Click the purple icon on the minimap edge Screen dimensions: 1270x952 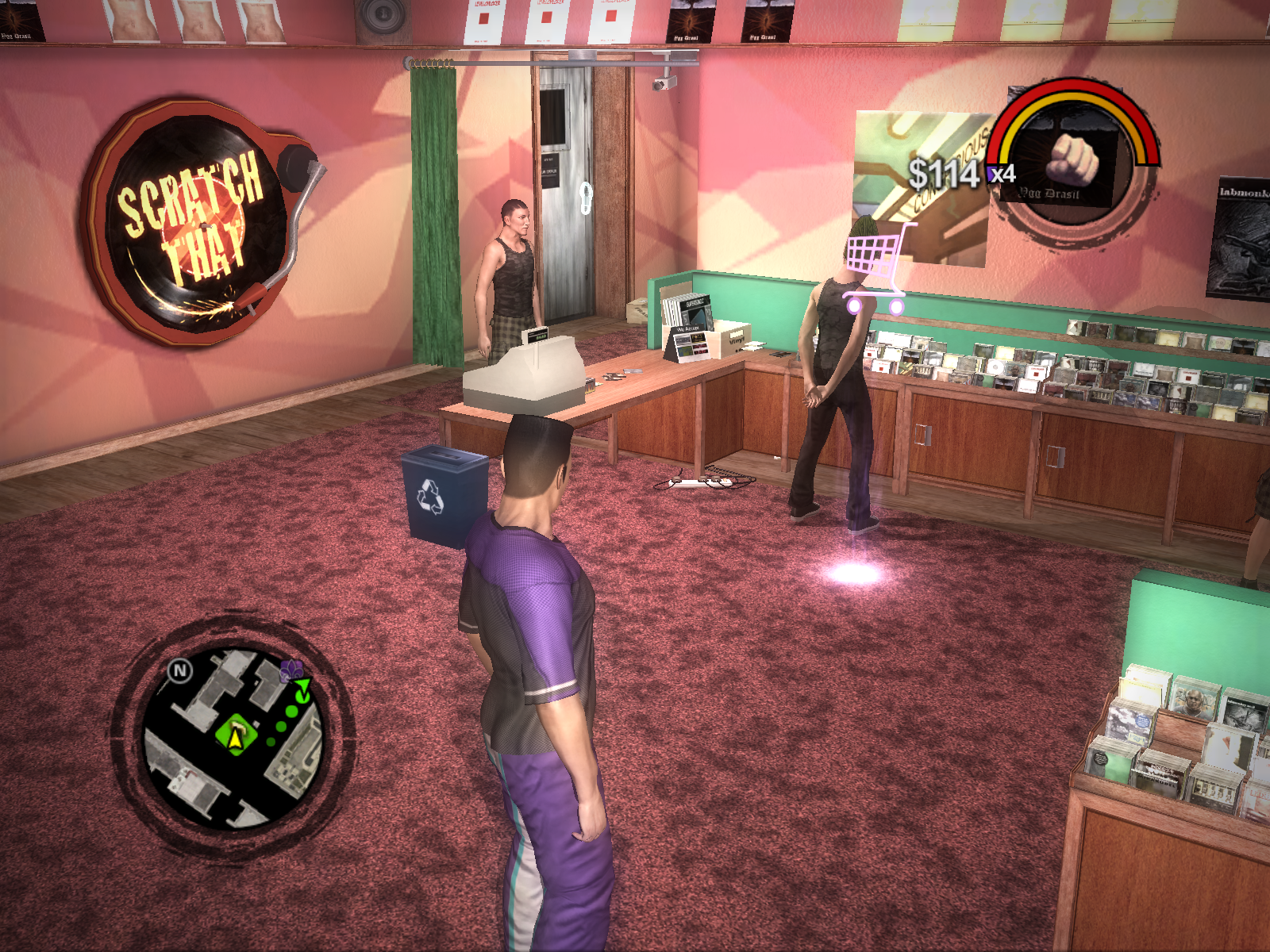point(291,671)
